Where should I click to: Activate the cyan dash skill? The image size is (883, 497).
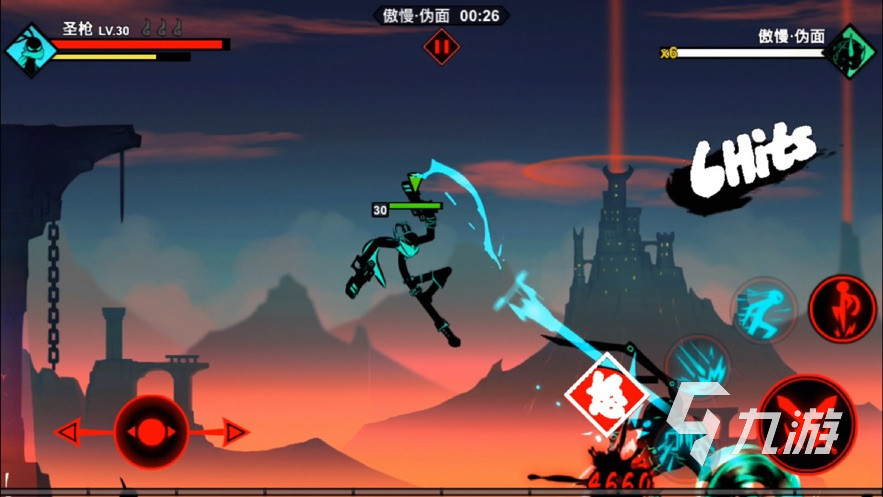pos(764,310)
